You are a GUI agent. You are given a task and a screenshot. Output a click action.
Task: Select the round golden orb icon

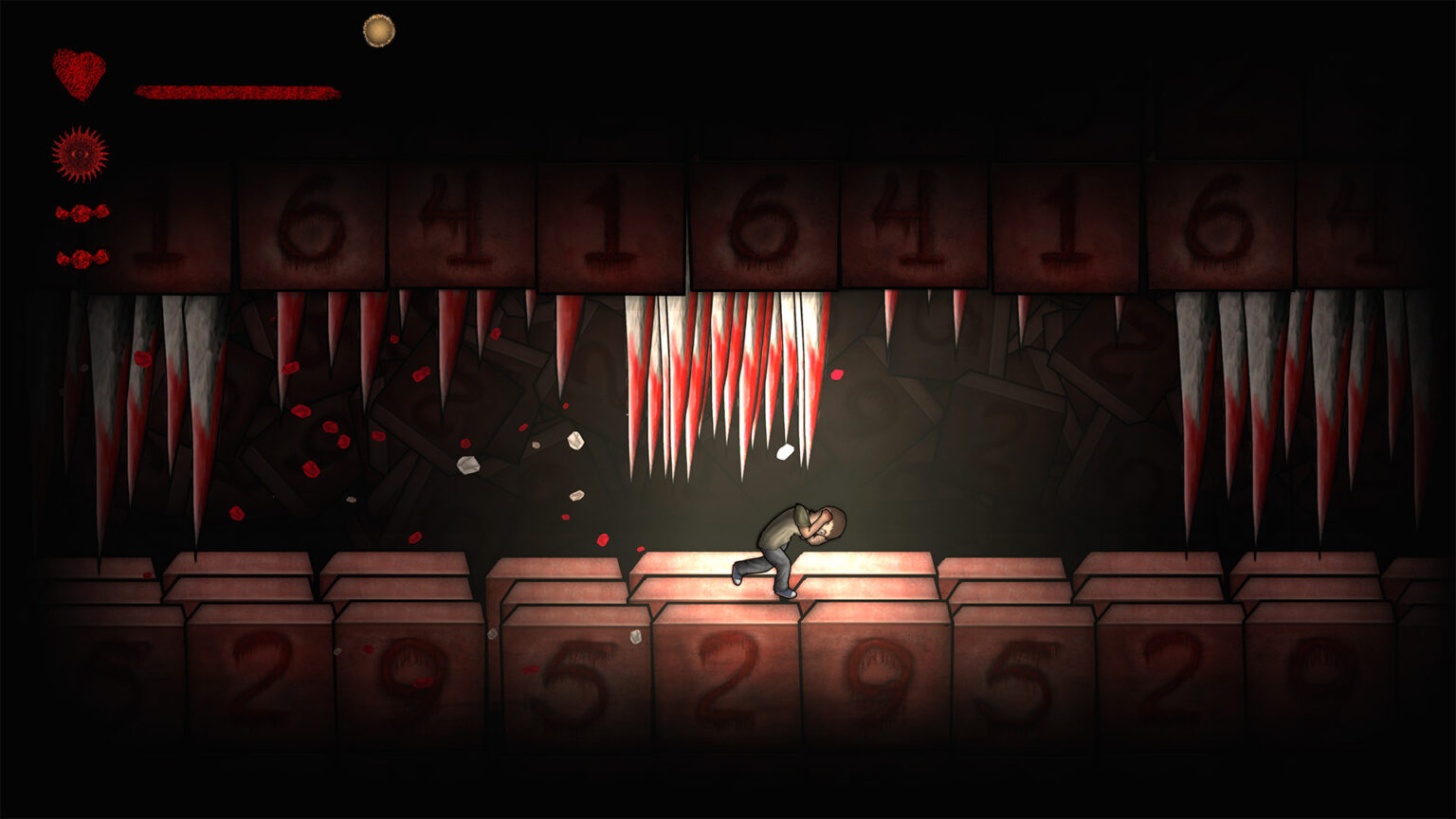coord(379,30)
